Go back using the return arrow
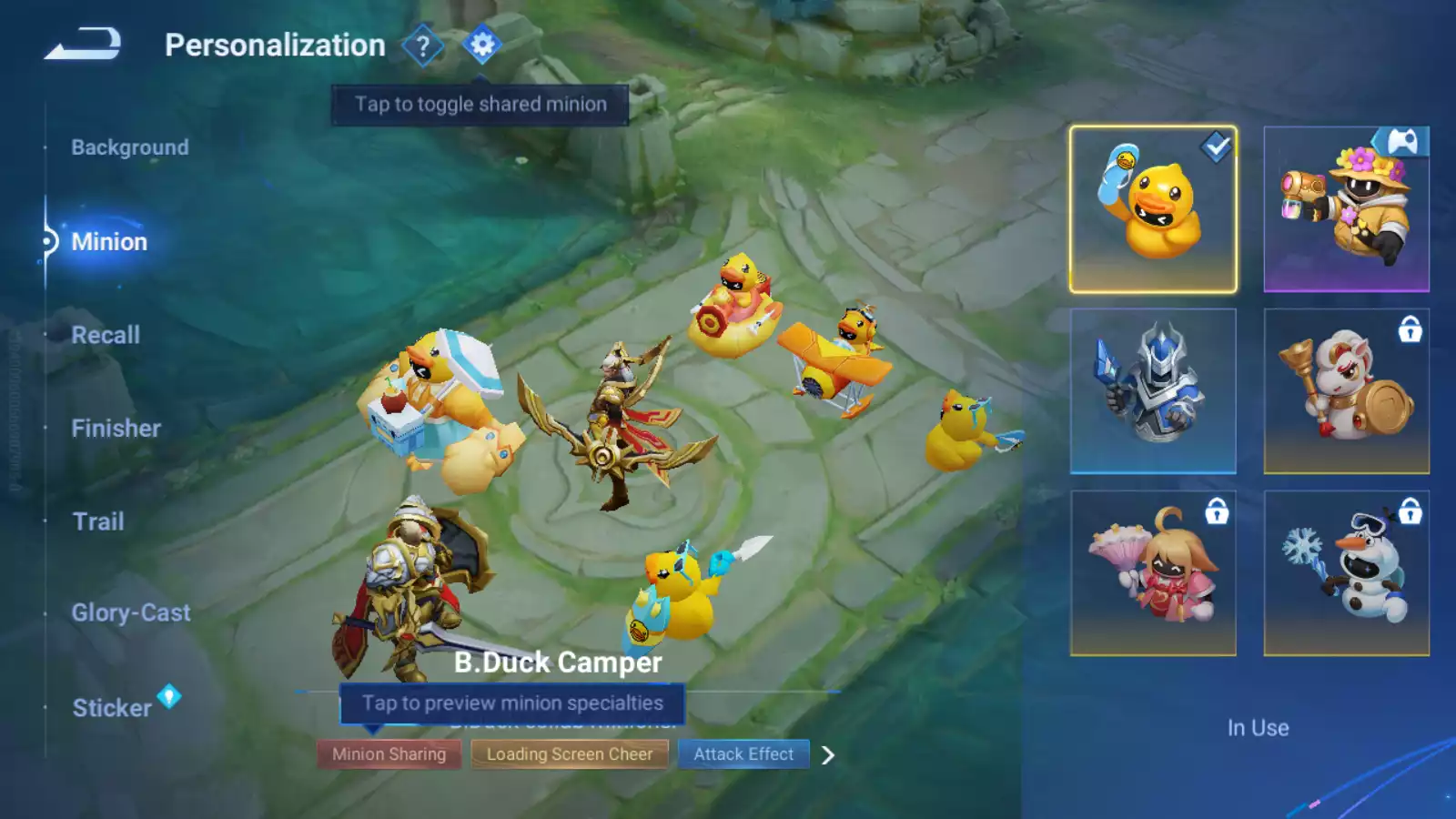This screenshot has height=819, width=1456. point(83,44)
